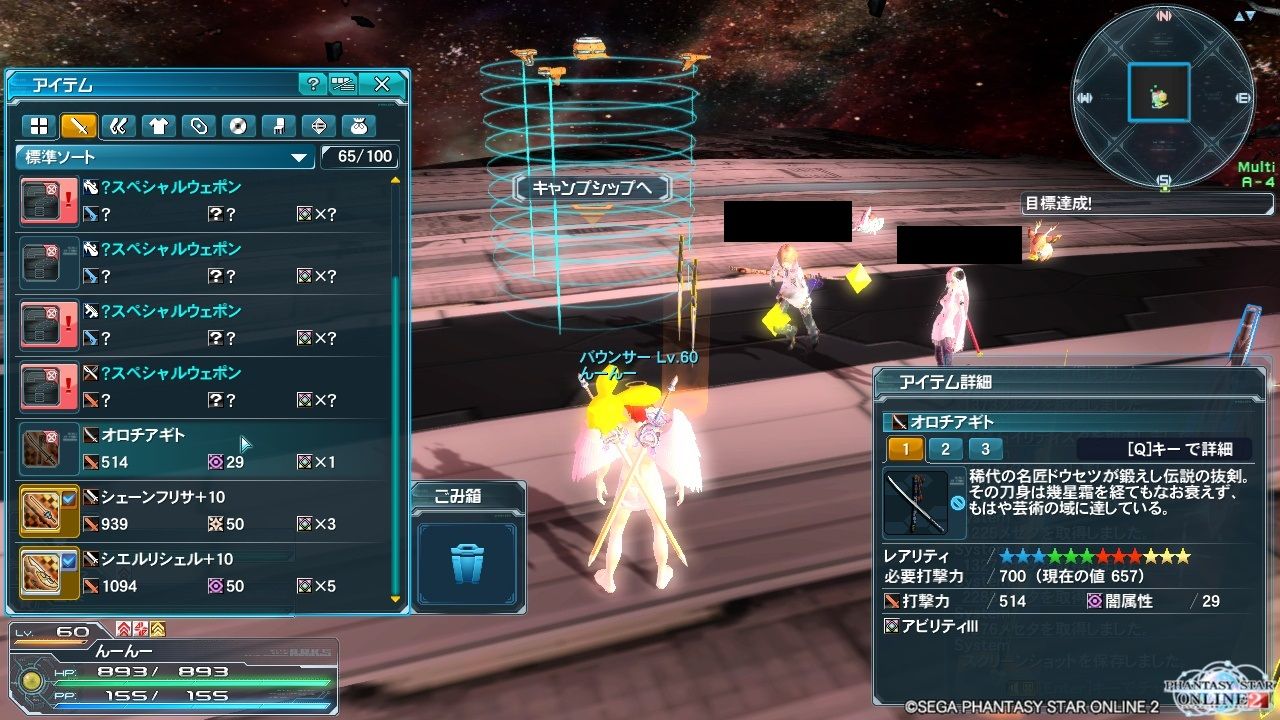Select the furniture category icon

point(277,126)
